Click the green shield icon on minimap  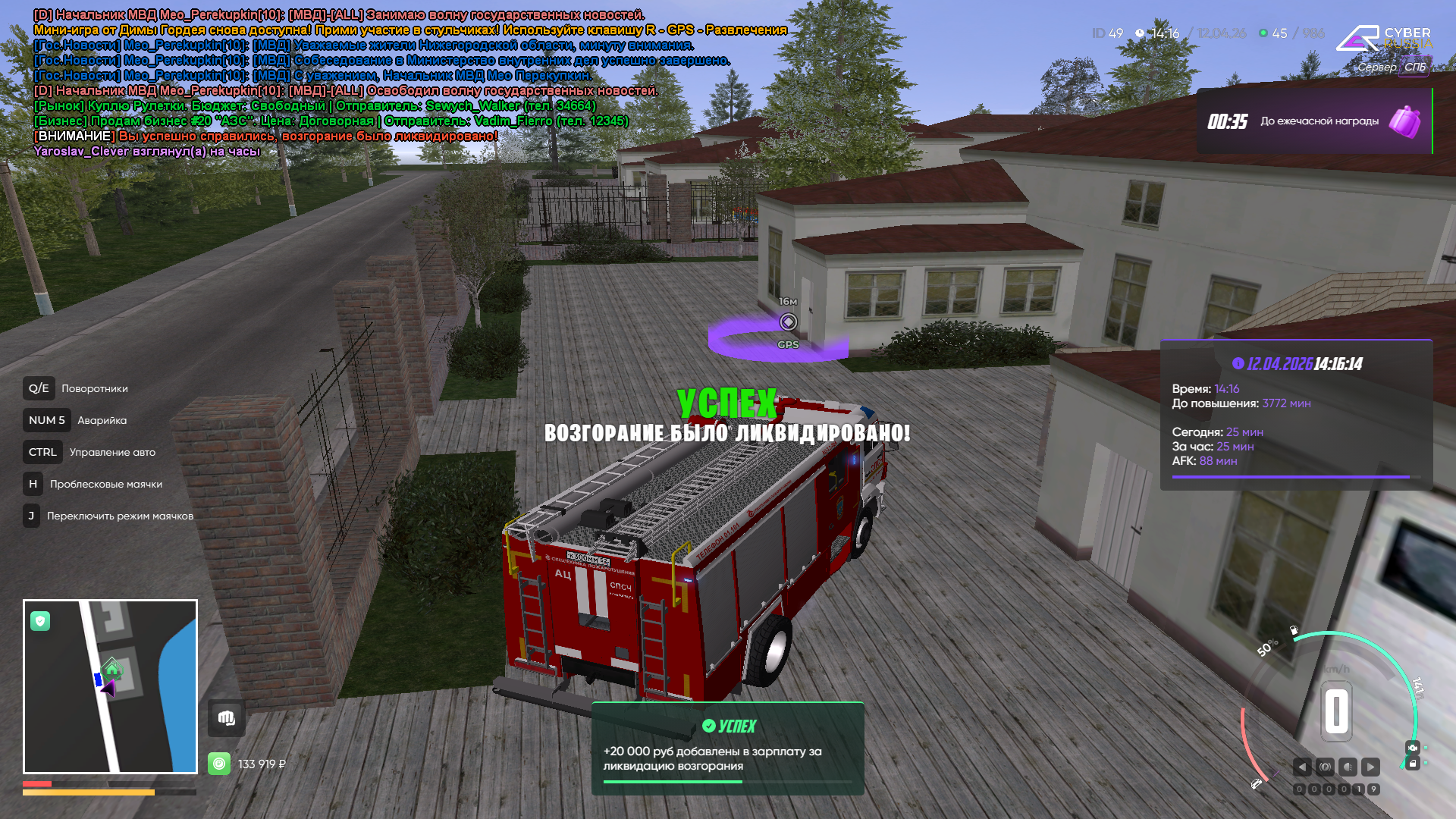40,622
